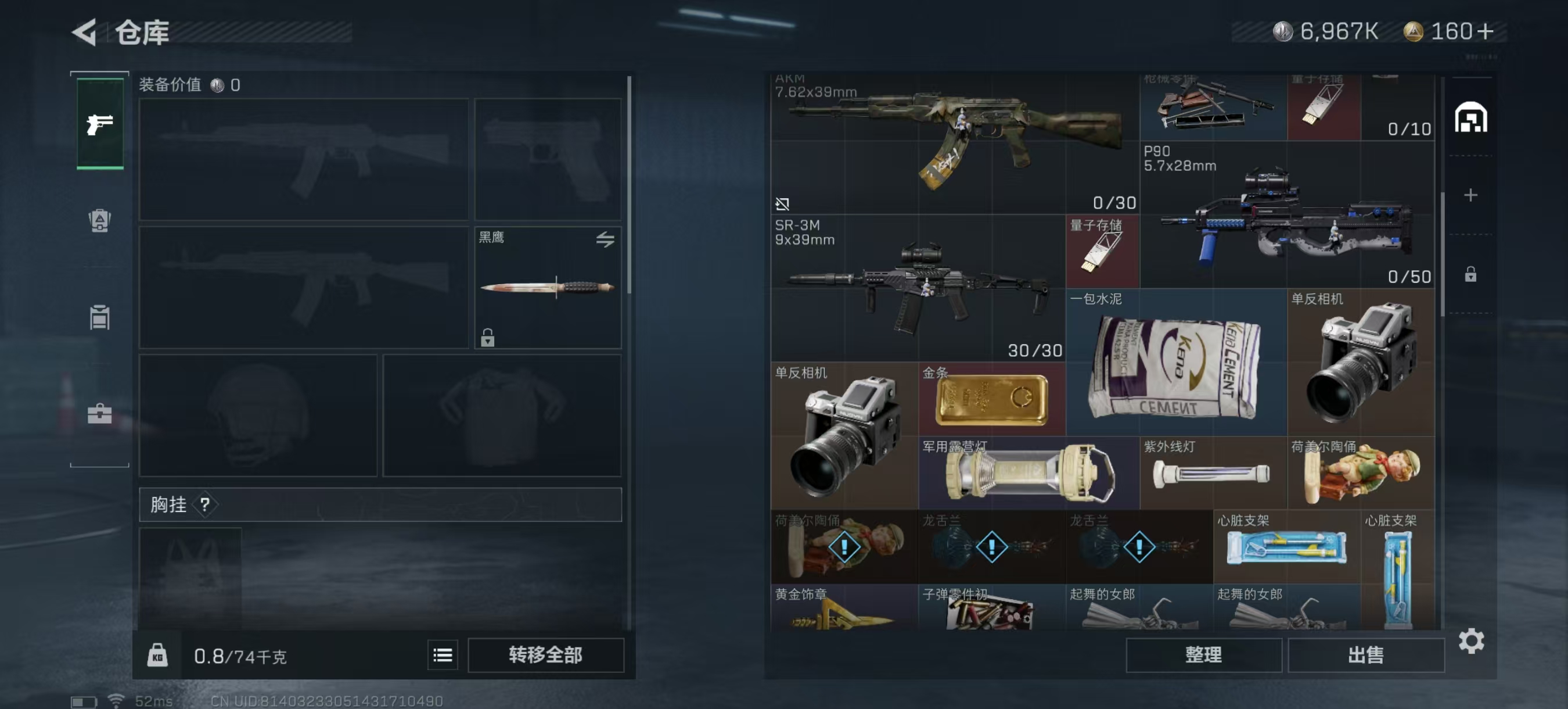Select the 黑鹰 knife slot

[547, 288]
